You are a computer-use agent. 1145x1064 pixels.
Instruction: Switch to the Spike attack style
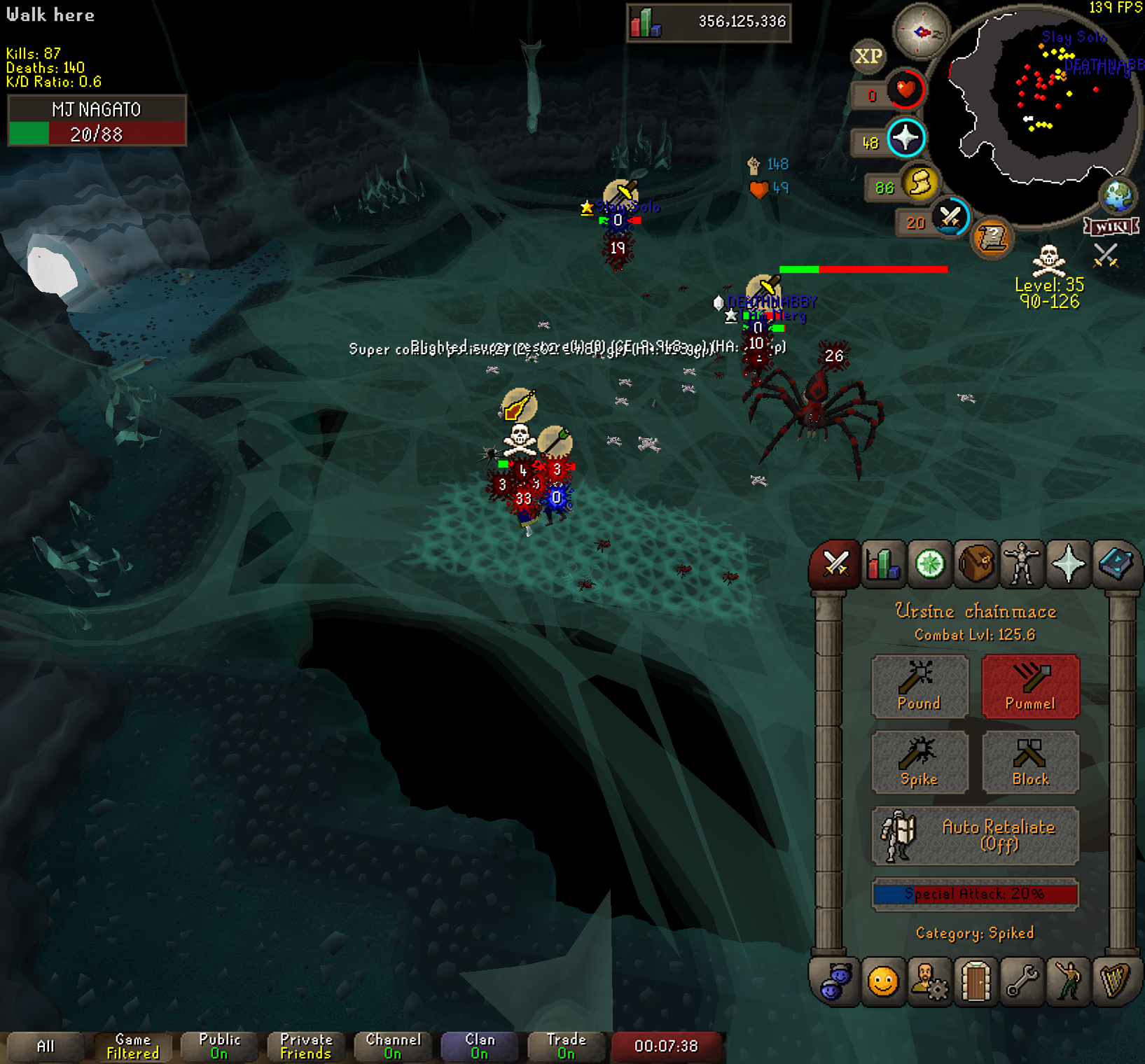click(x=920, y=762)
